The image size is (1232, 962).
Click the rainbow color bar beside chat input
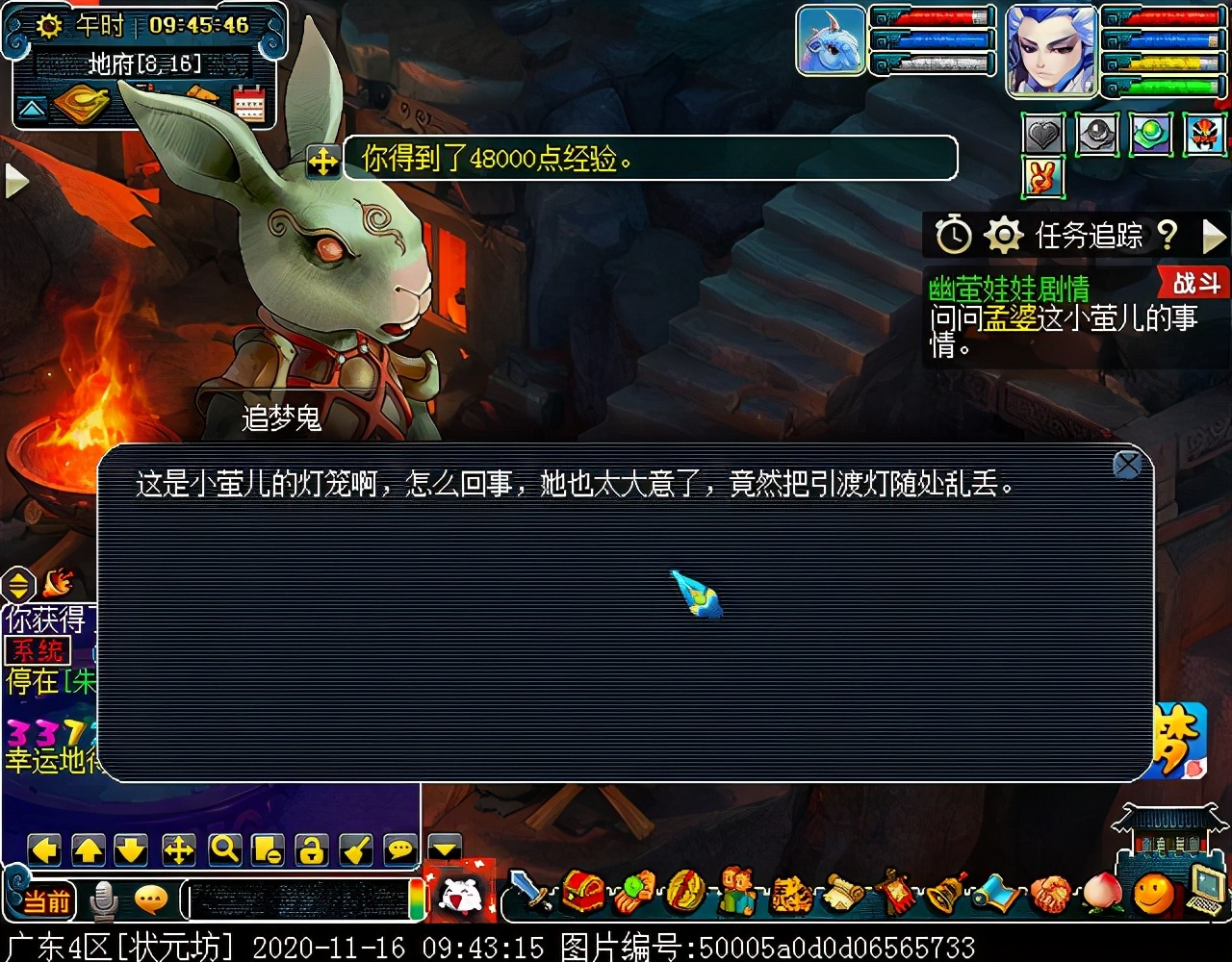coord(417,901)
